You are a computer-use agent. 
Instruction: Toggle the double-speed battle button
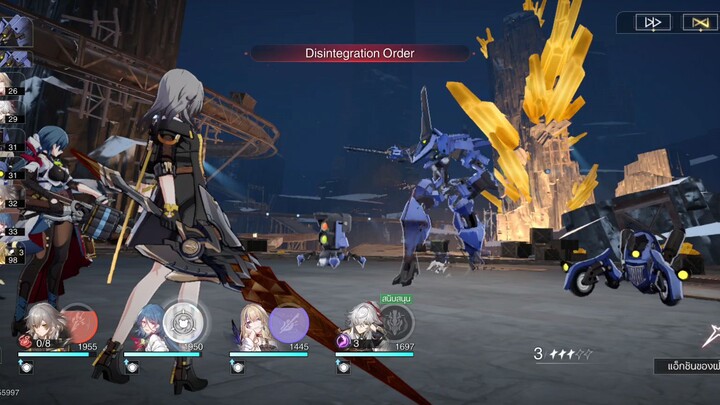pos(653,22)
